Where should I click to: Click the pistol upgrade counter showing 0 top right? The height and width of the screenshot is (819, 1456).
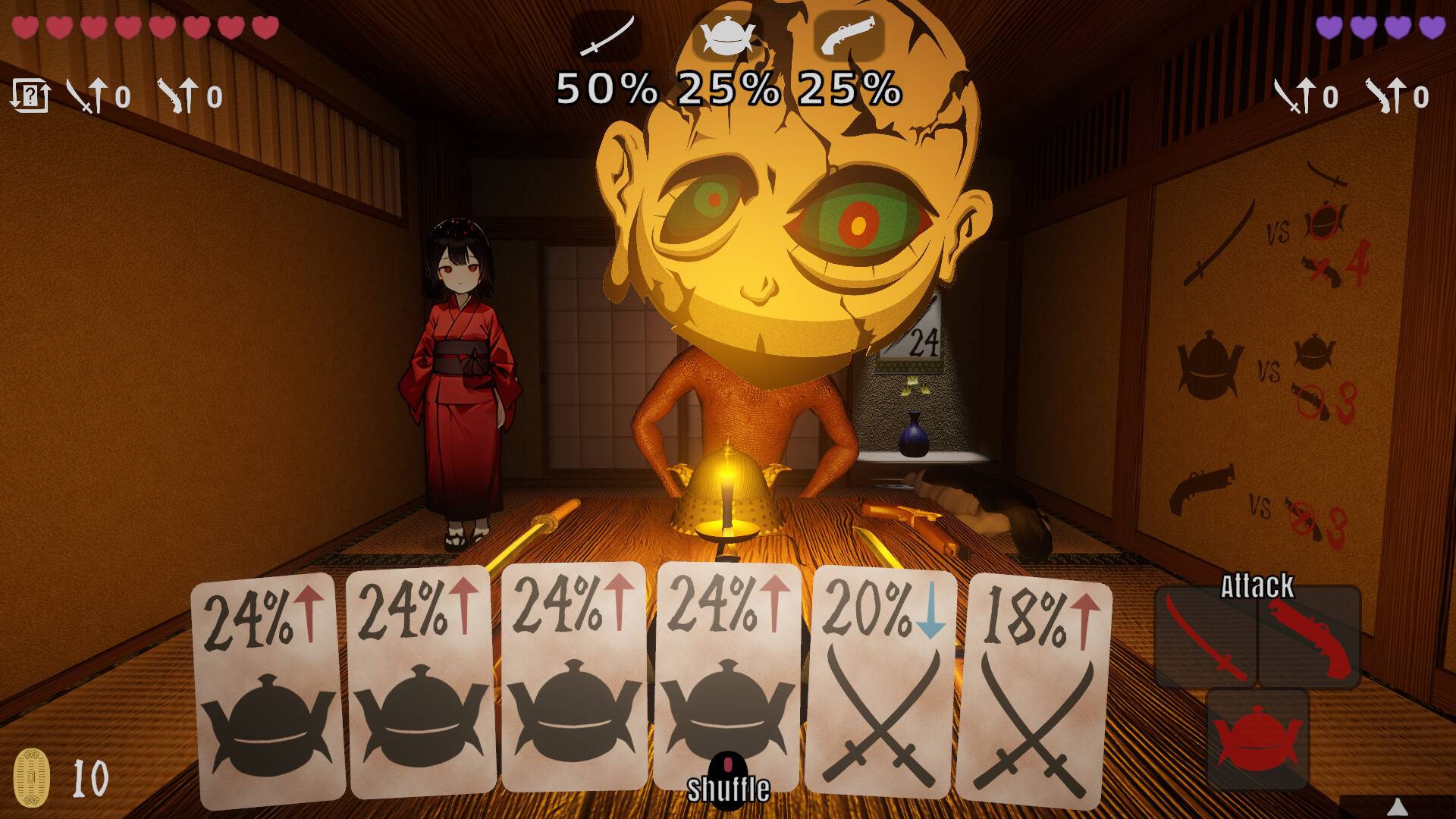[1399, 96]
